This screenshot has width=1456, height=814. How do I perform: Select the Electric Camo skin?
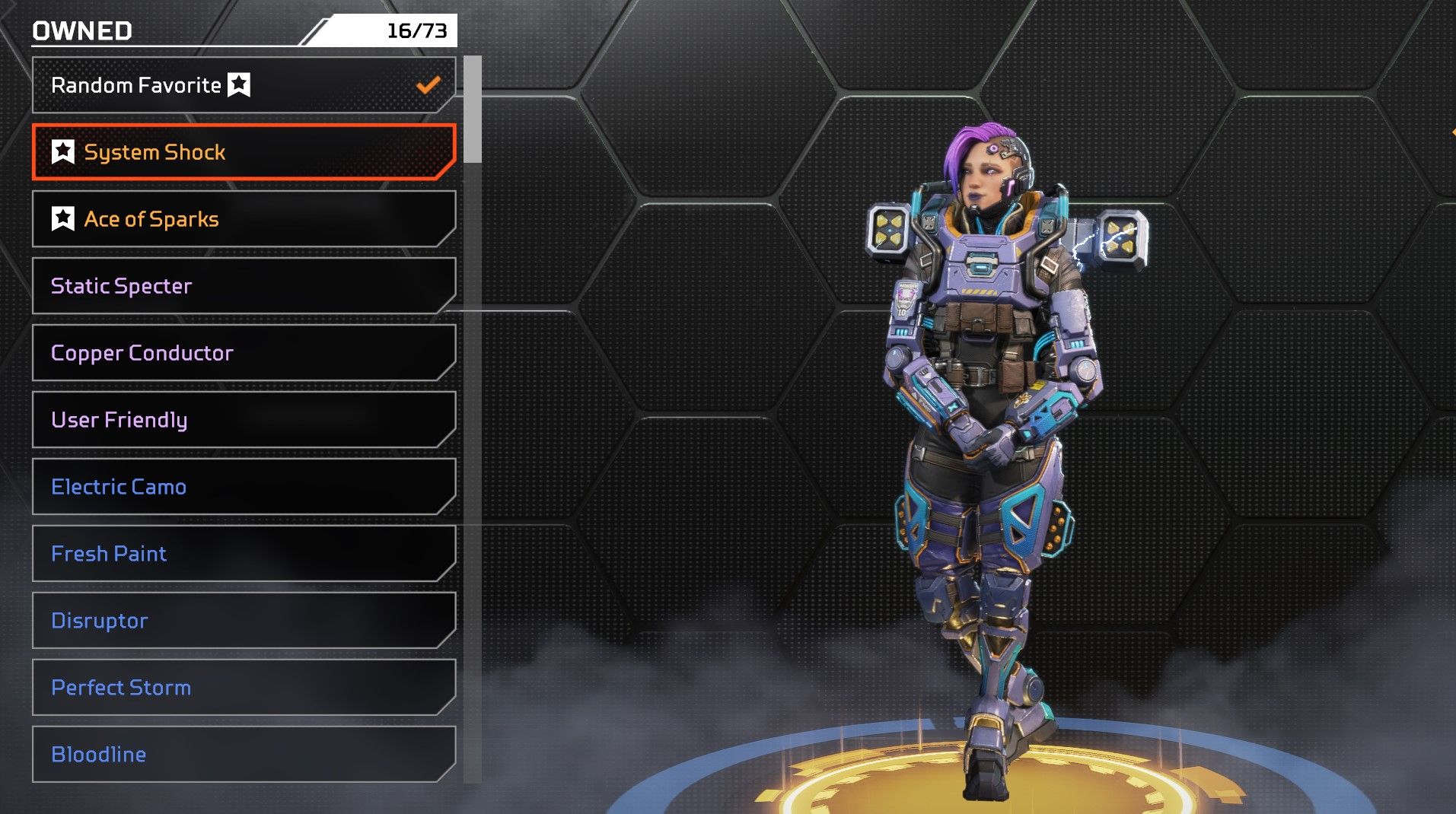(x=244, y=487)
